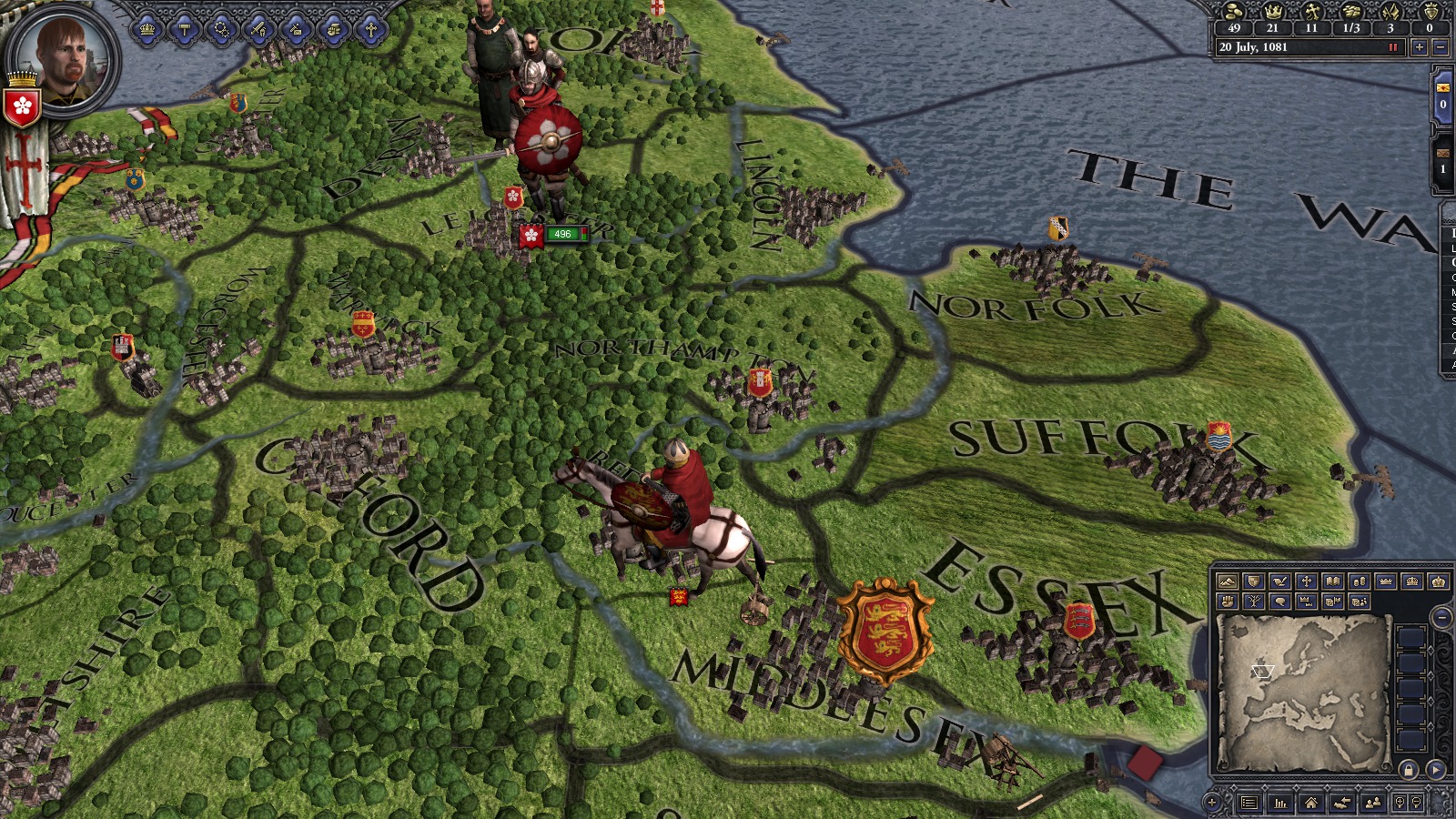1456x819 pixels.
Task: Open the Intrigue screen via the gears icon
Action: [220, 29]
